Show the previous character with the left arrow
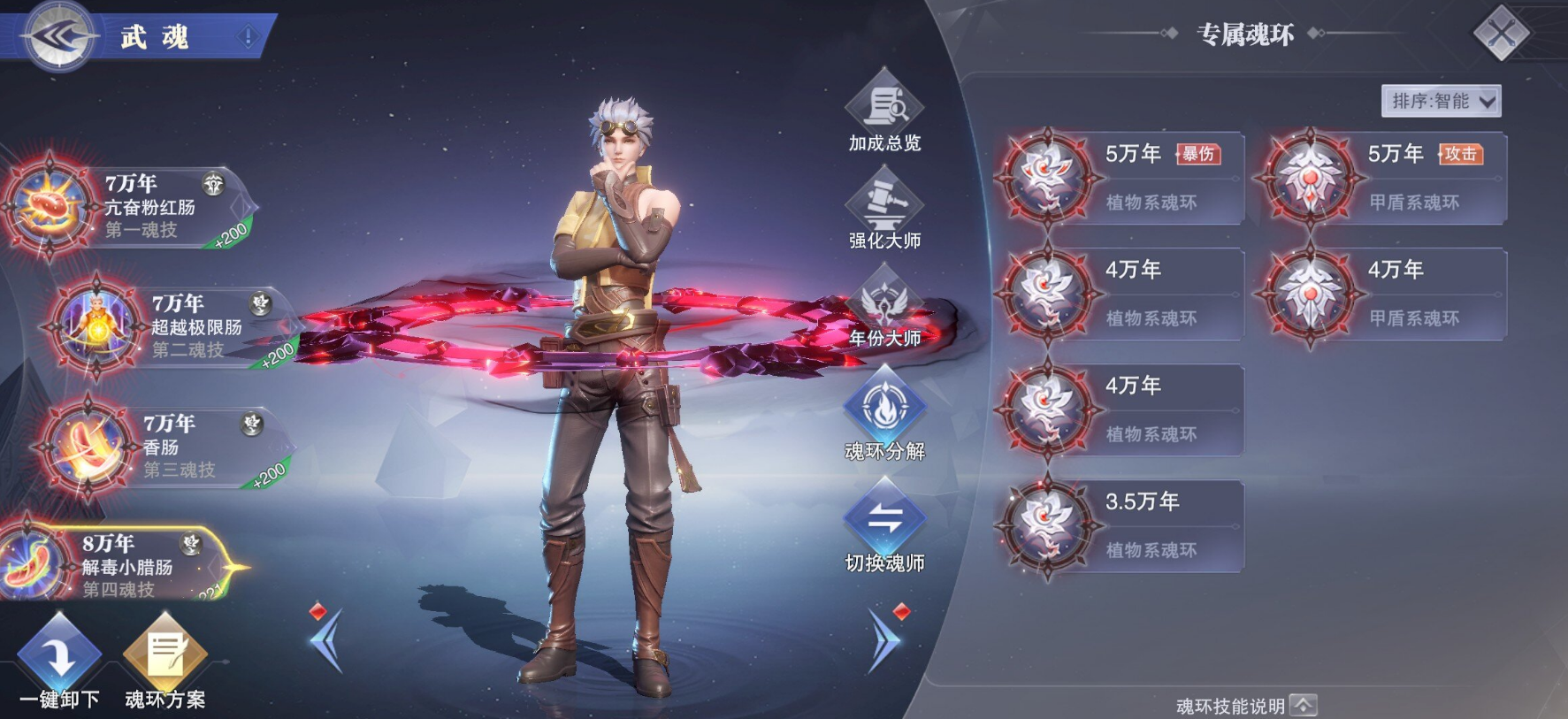Image resolution: width=1568 pixels, height=719 pixels. point(325,639)
